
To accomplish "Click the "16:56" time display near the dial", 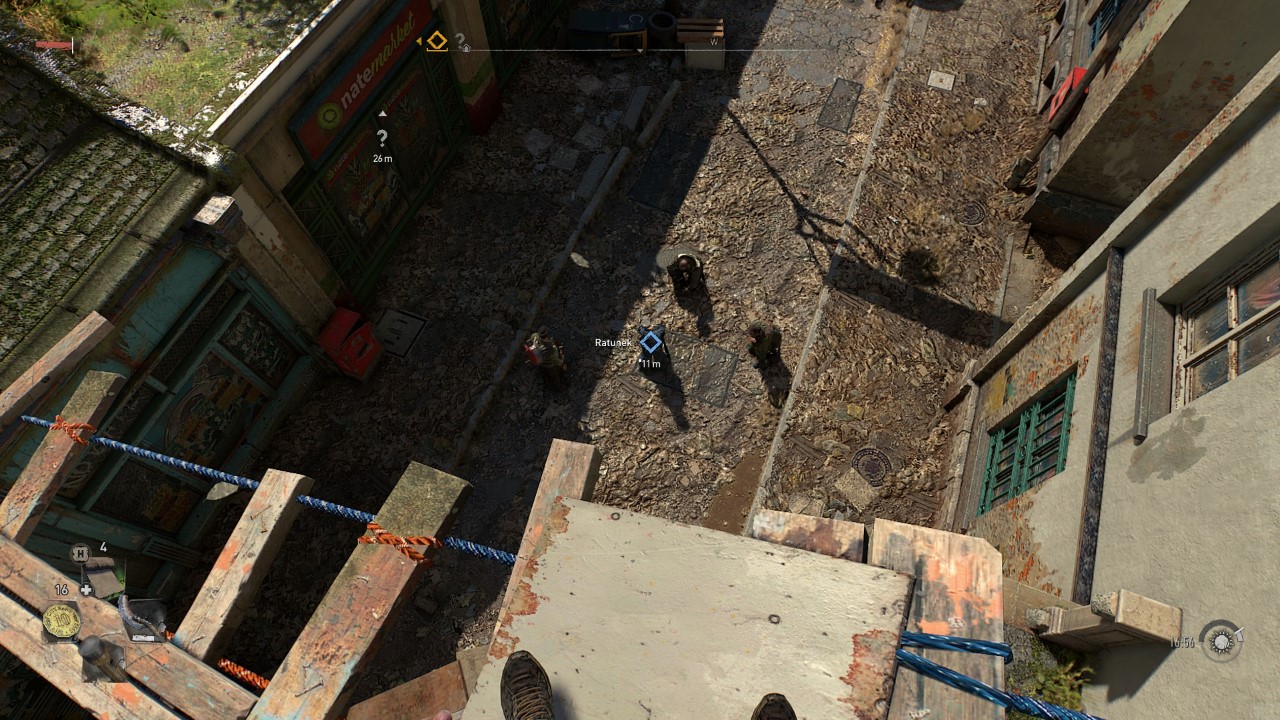I will click(x=1182, y=642).
